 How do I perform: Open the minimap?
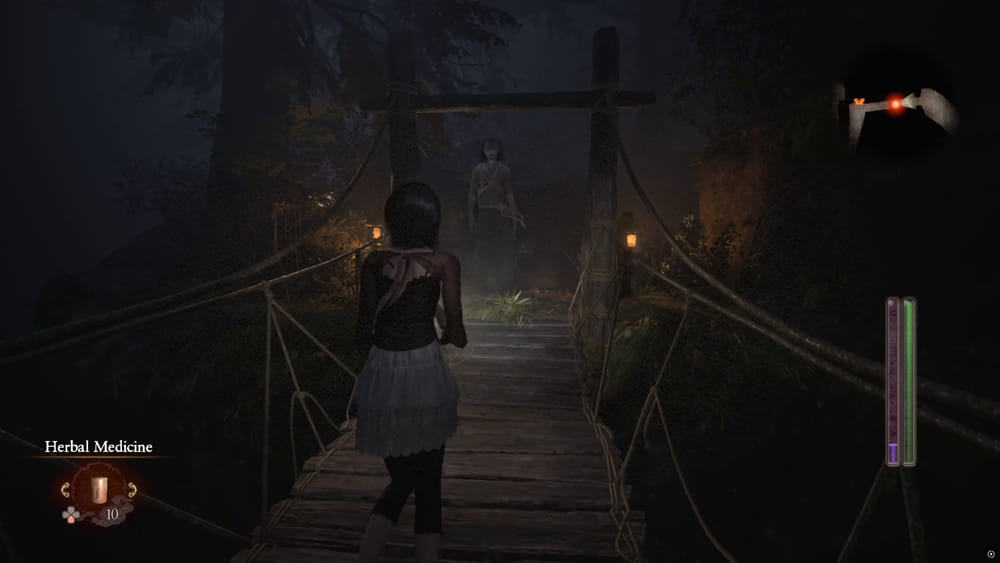897,108
